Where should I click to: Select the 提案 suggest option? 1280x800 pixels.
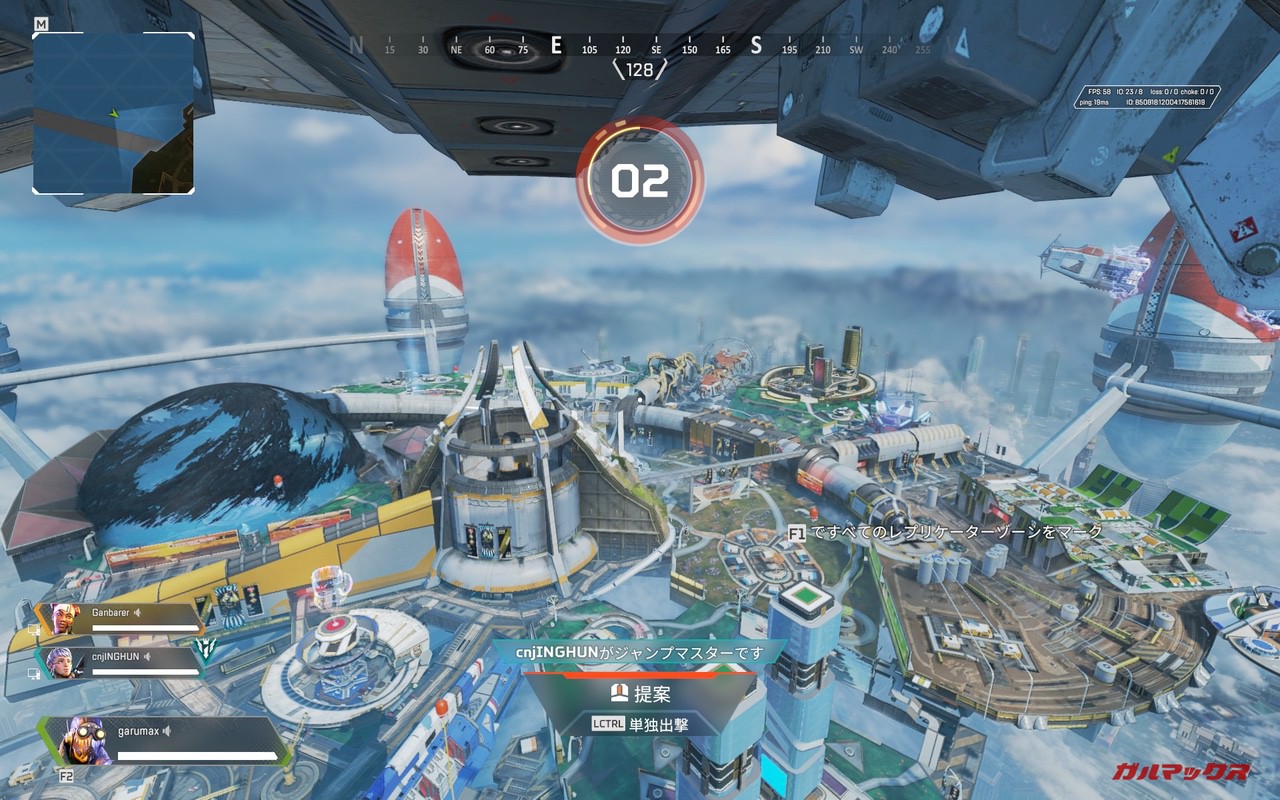pyautogui.click(x=641, y=692)
